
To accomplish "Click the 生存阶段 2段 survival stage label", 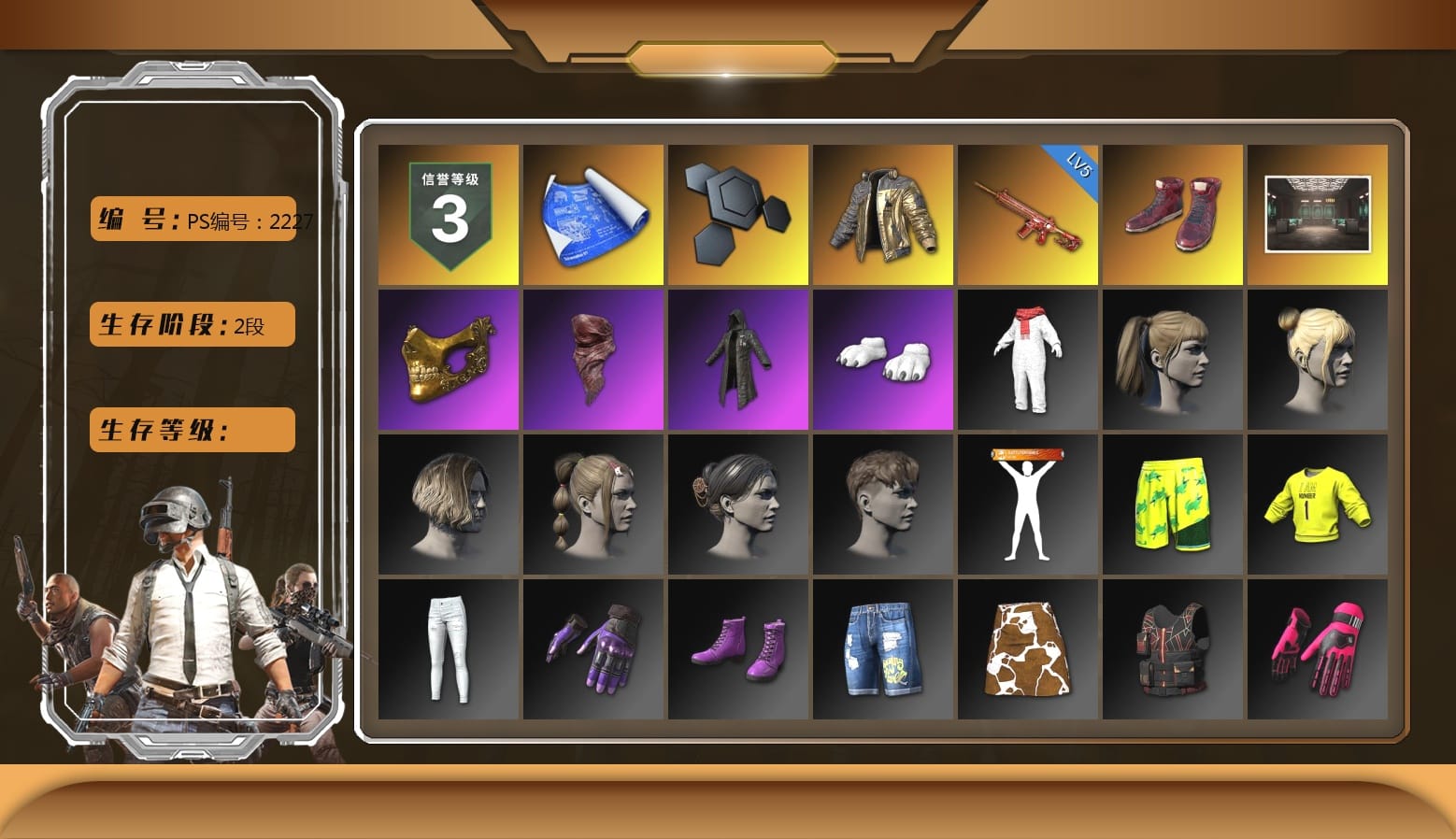I will click(x=191, y=324).
